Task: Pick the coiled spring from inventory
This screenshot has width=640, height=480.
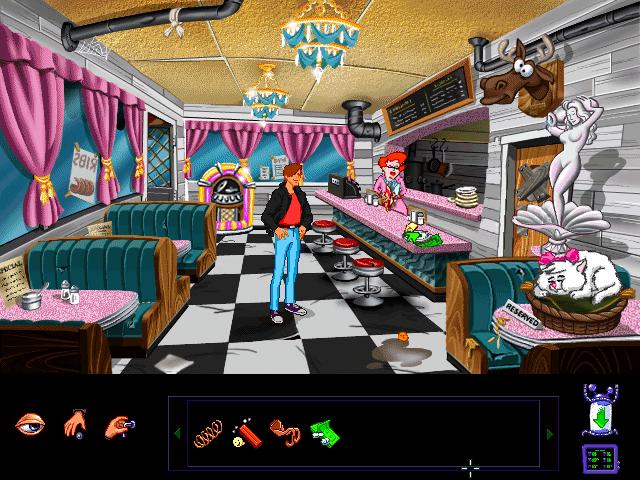Action: 207,432
